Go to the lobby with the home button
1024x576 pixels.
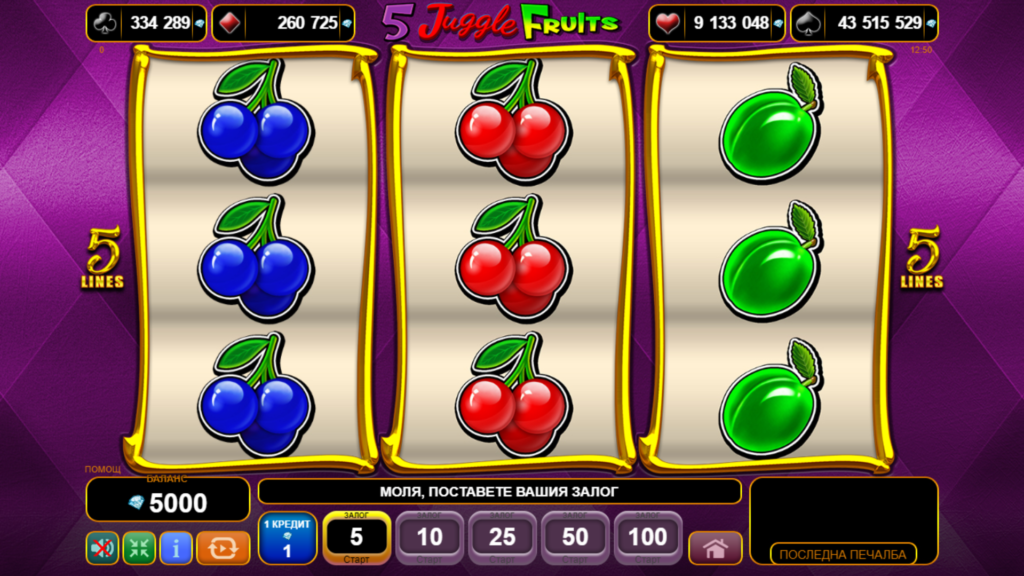tap(715, 548)
